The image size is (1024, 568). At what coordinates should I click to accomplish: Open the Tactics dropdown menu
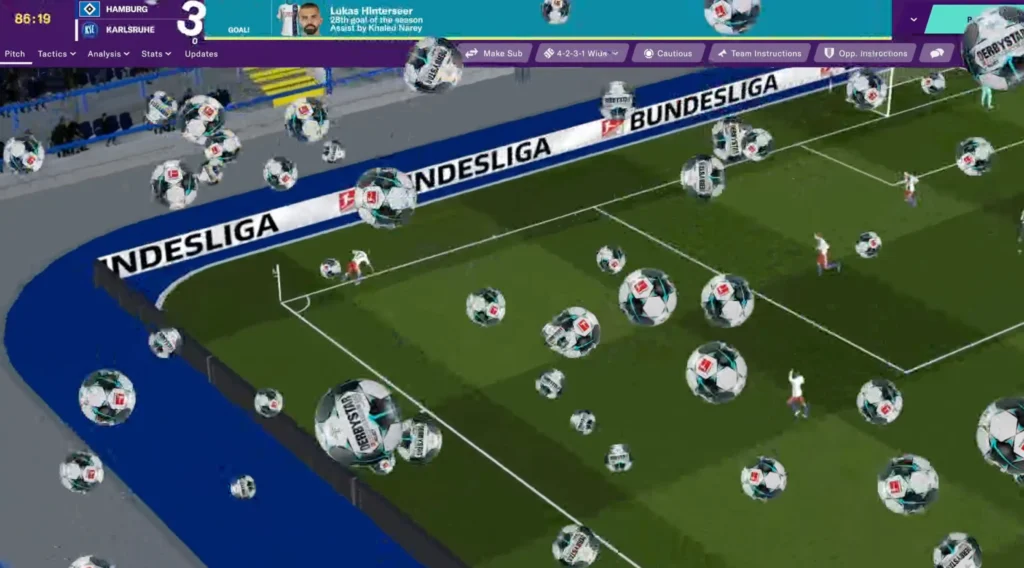[x=56, y=54]
